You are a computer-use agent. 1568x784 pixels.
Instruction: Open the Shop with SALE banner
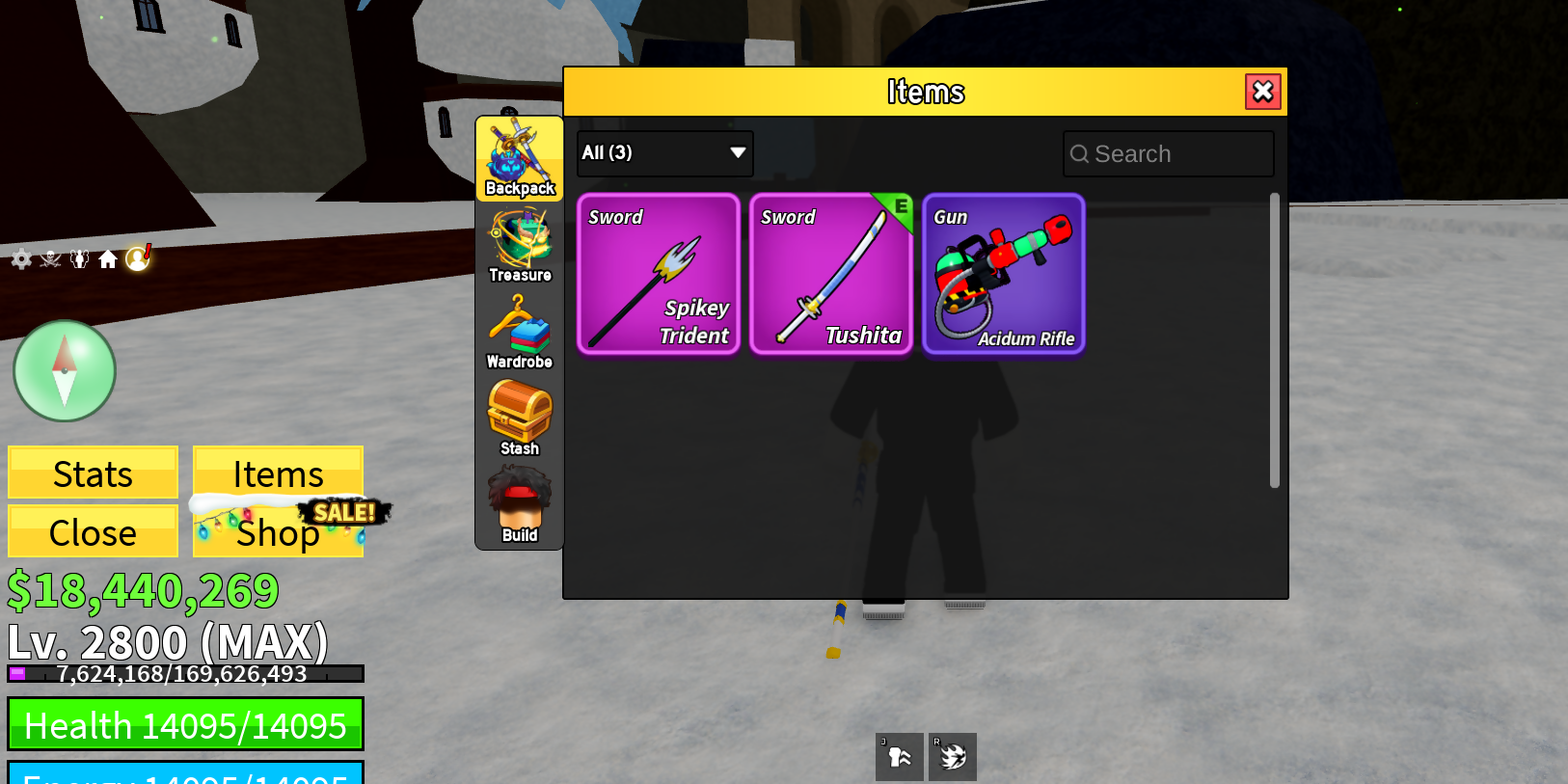[278, 531]
